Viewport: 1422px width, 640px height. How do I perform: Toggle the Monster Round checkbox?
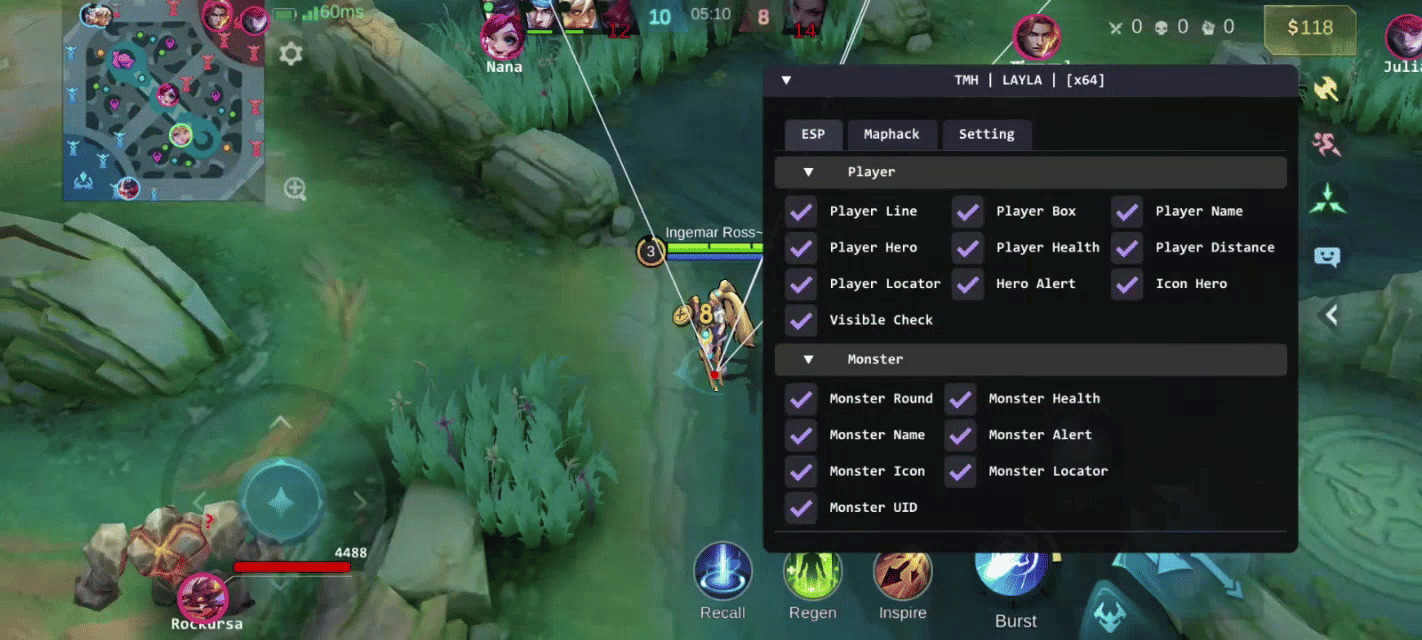pyautogui.click(x=801, y=399)
